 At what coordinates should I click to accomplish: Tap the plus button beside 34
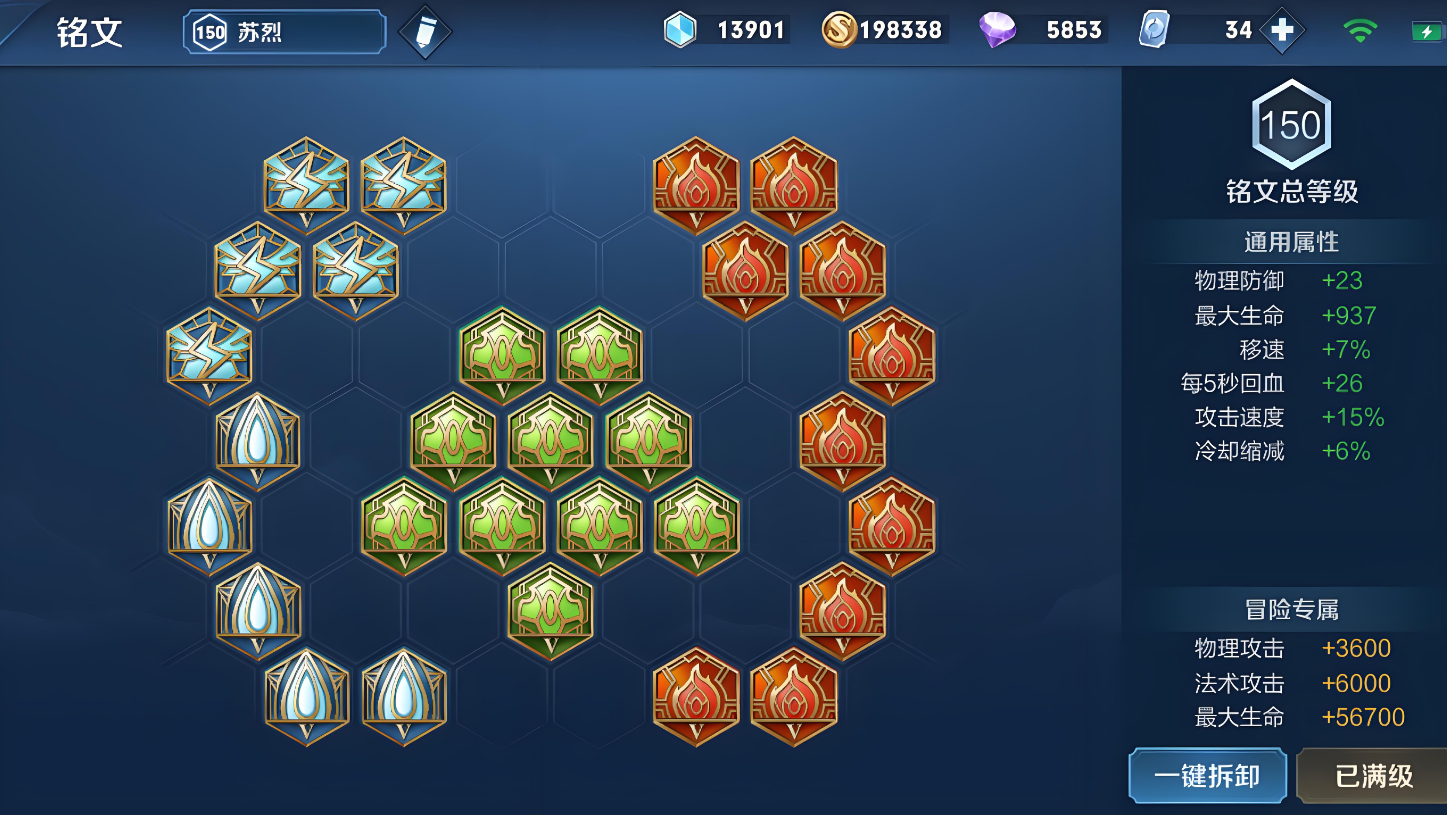(1282, 31)
